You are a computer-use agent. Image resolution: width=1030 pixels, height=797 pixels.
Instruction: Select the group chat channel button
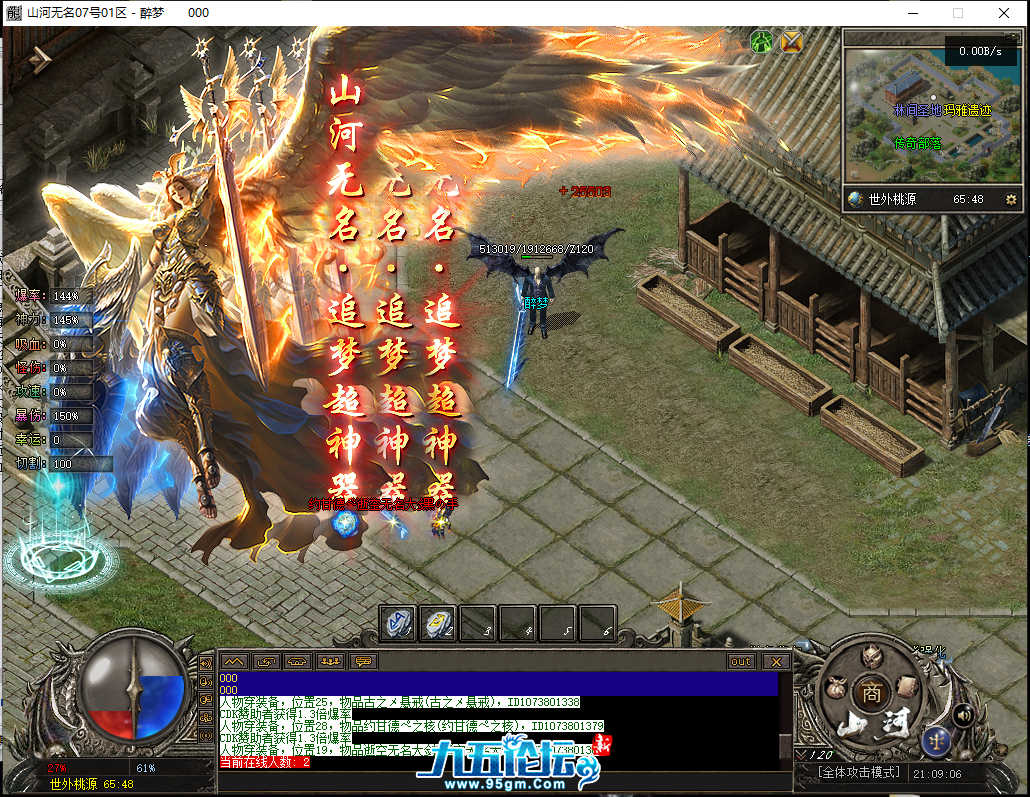click(x=330, y=661)
